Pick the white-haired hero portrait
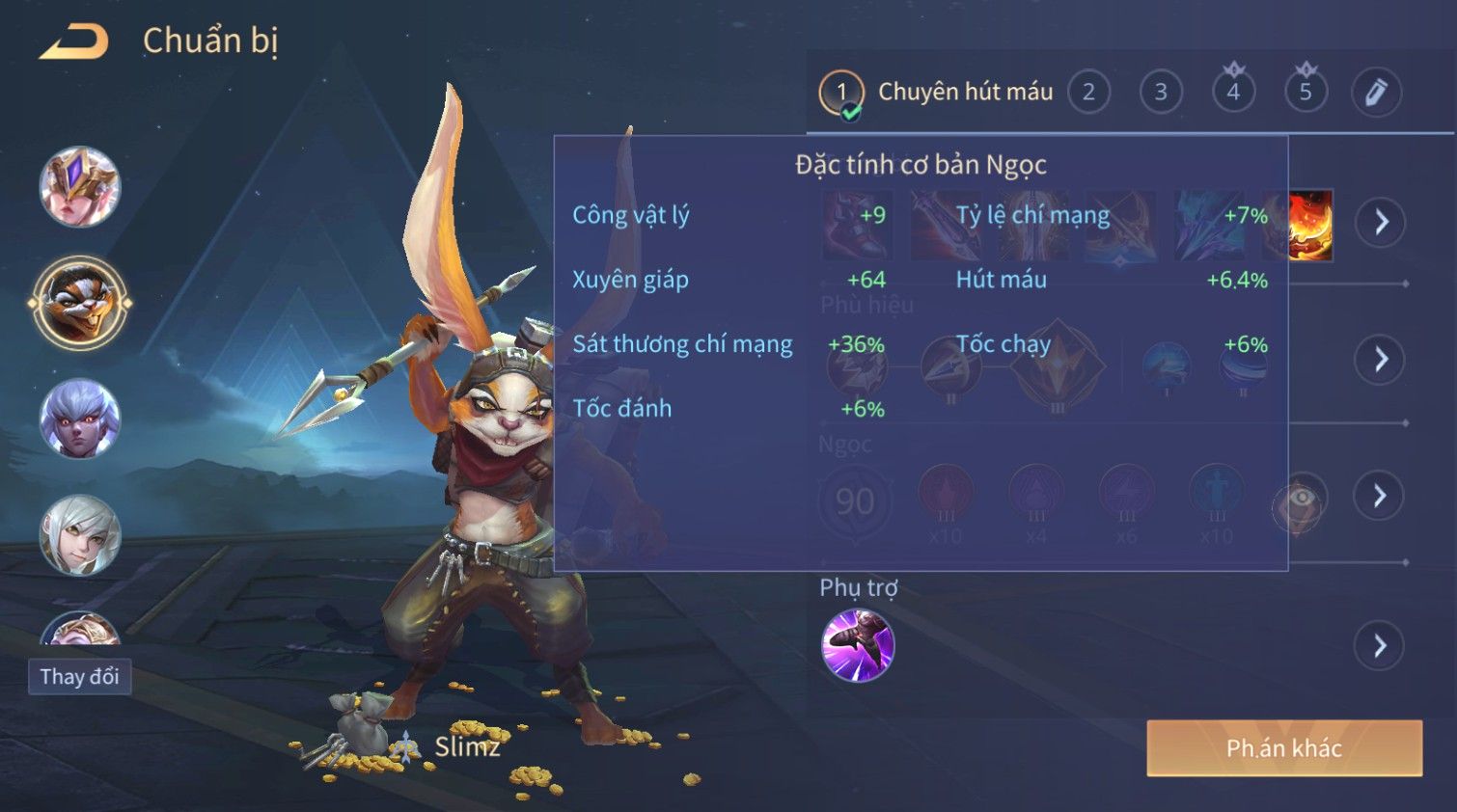 click(x=80, y=535)
